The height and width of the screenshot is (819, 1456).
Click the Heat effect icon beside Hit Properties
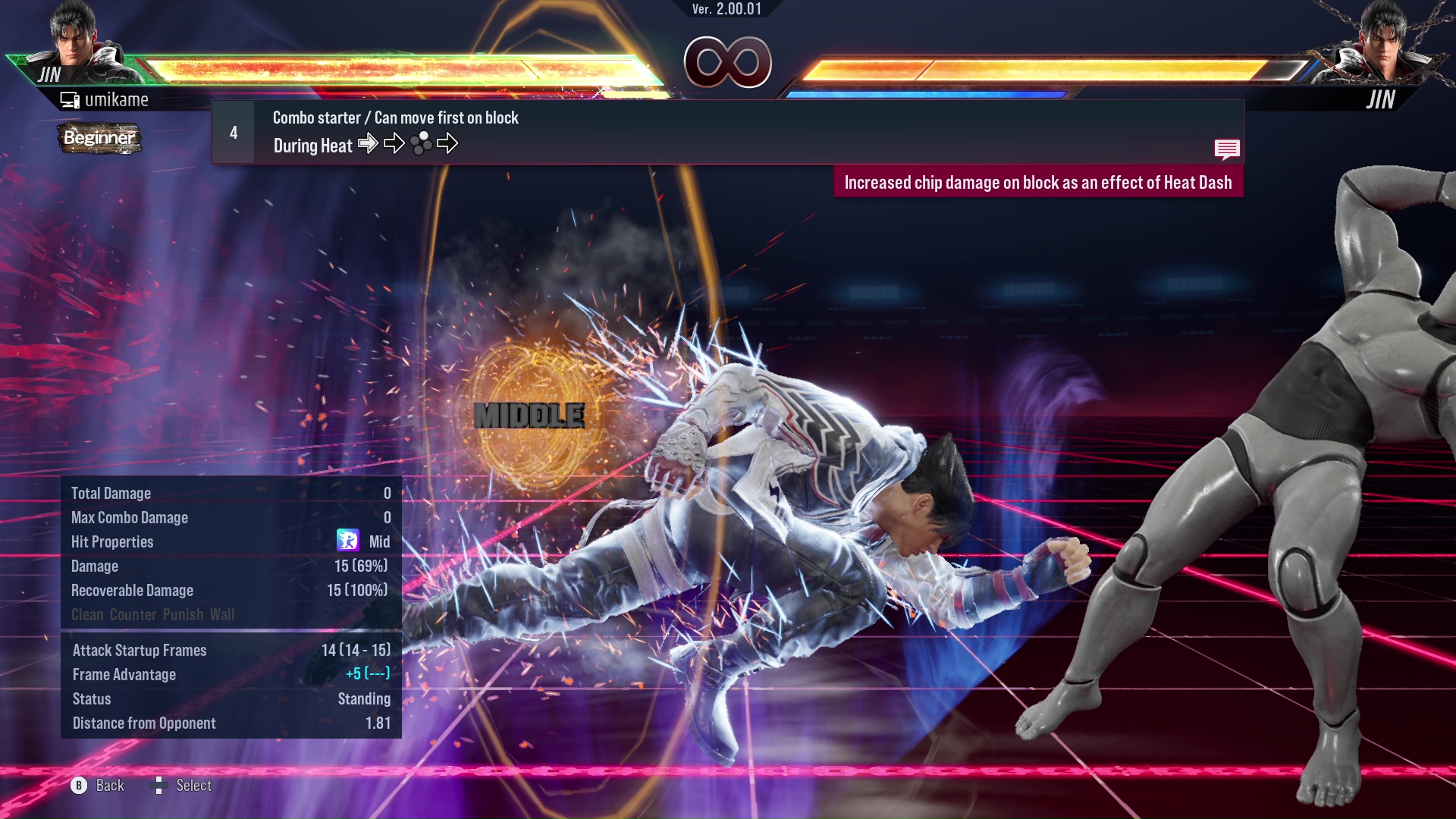[347, 541]
